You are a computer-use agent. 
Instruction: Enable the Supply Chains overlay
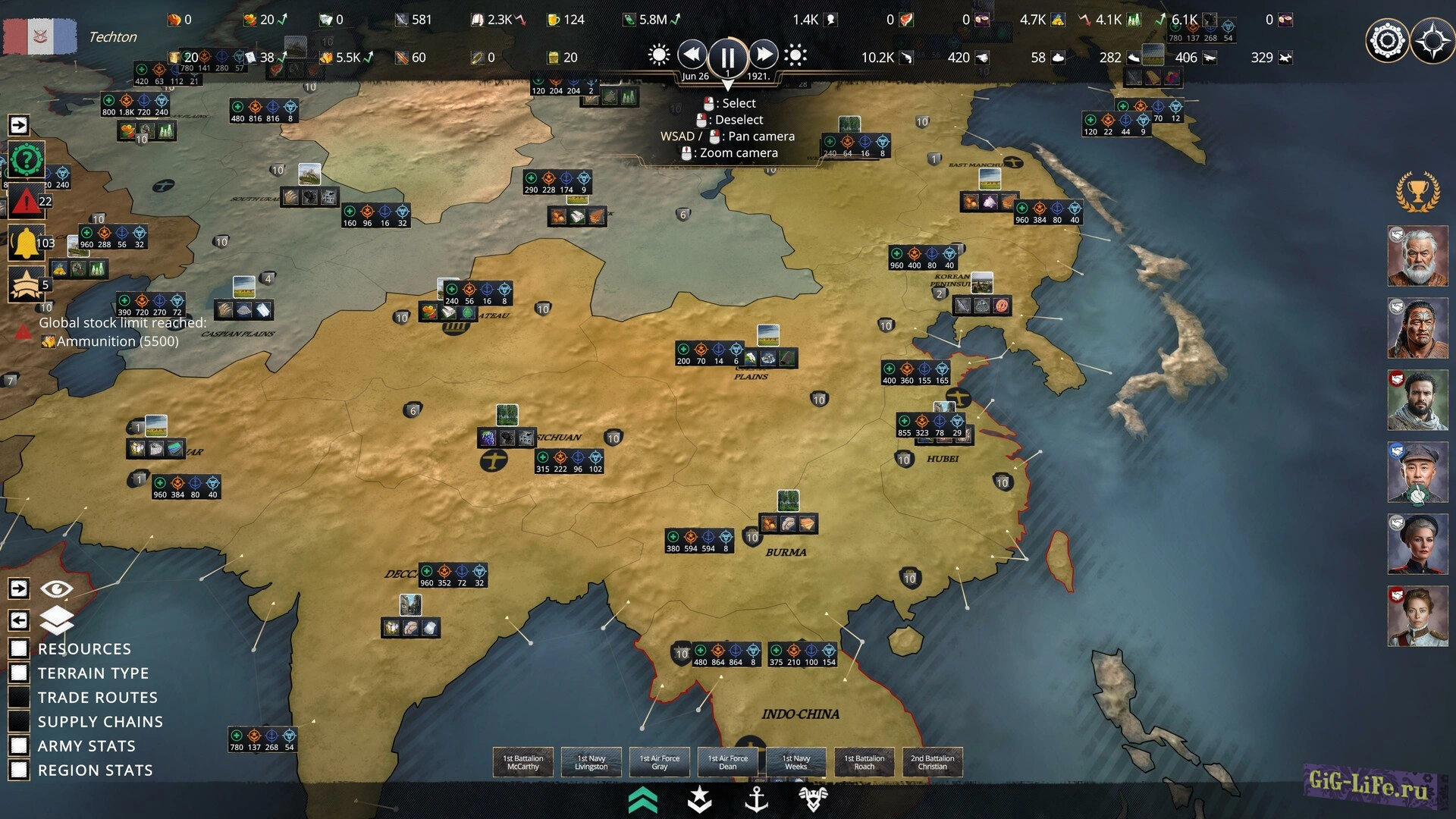pyautogui.click(x=19, y=721)
